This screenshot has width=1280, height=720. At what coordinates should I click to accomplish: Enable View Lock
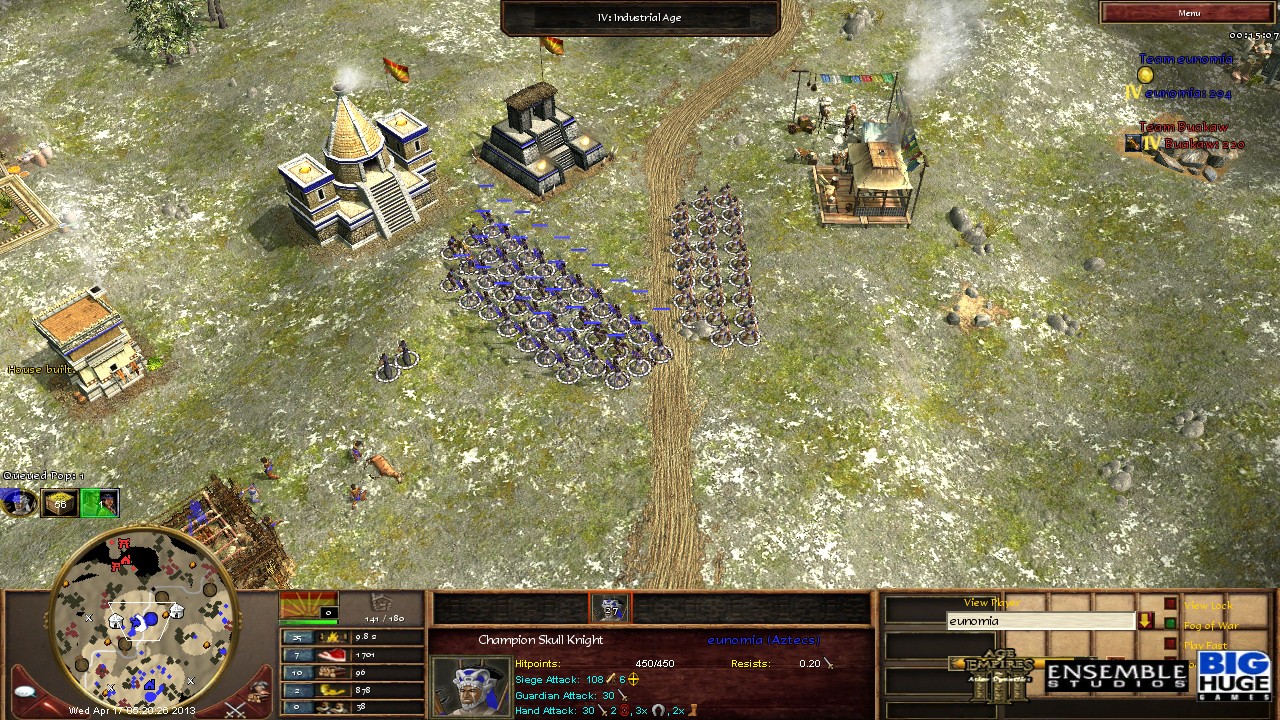[x=1170, y=603]
